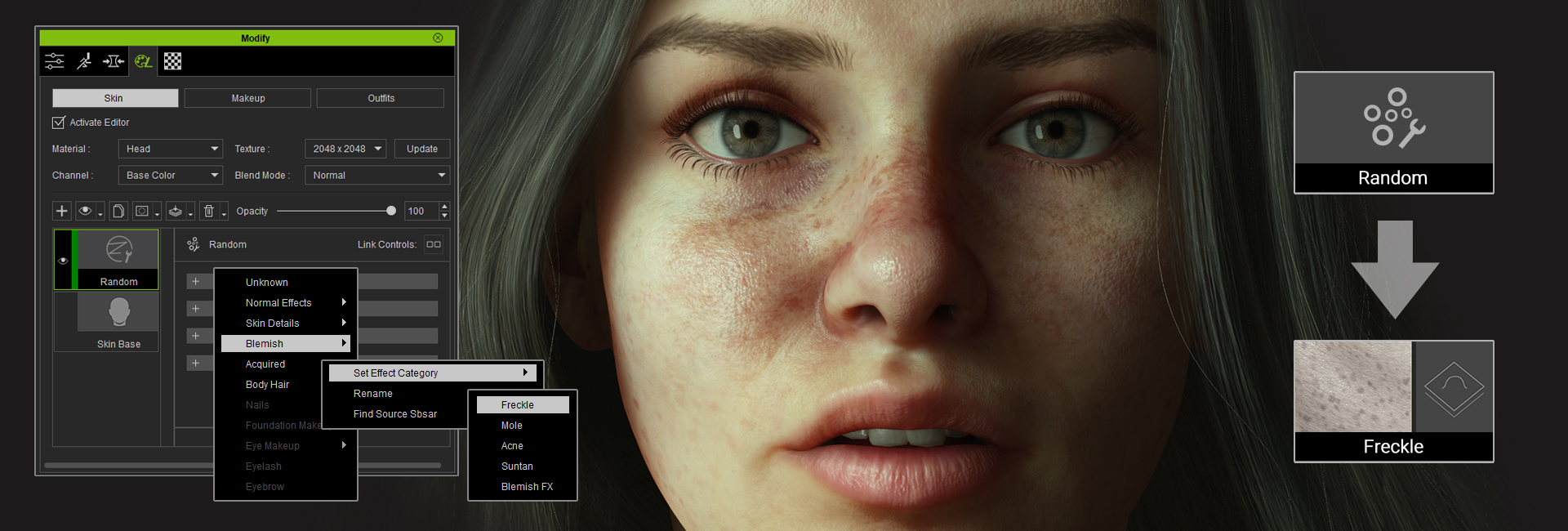The width and height of the screenshot is (1568, 531).
Task: Select Blemish FX menu entry
Action: coord(527,487)
